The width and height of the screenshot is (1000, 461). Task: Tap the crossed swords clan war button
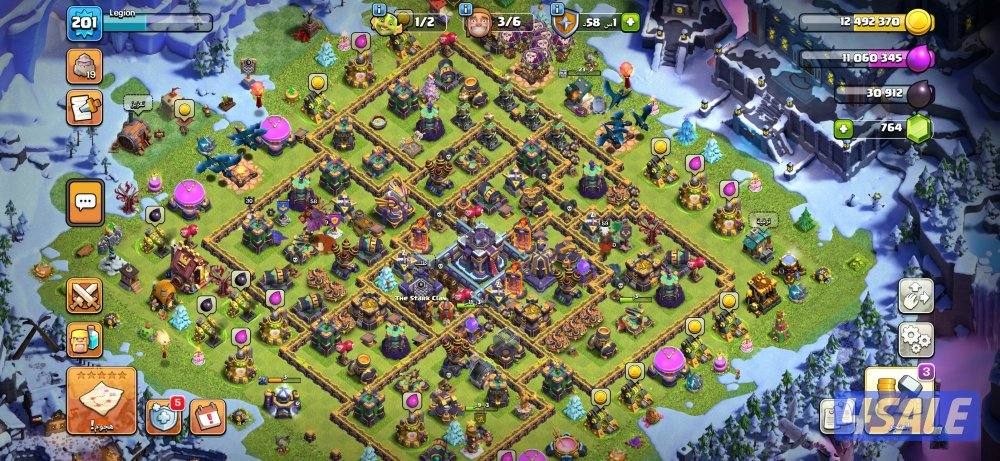pos(85,294)
